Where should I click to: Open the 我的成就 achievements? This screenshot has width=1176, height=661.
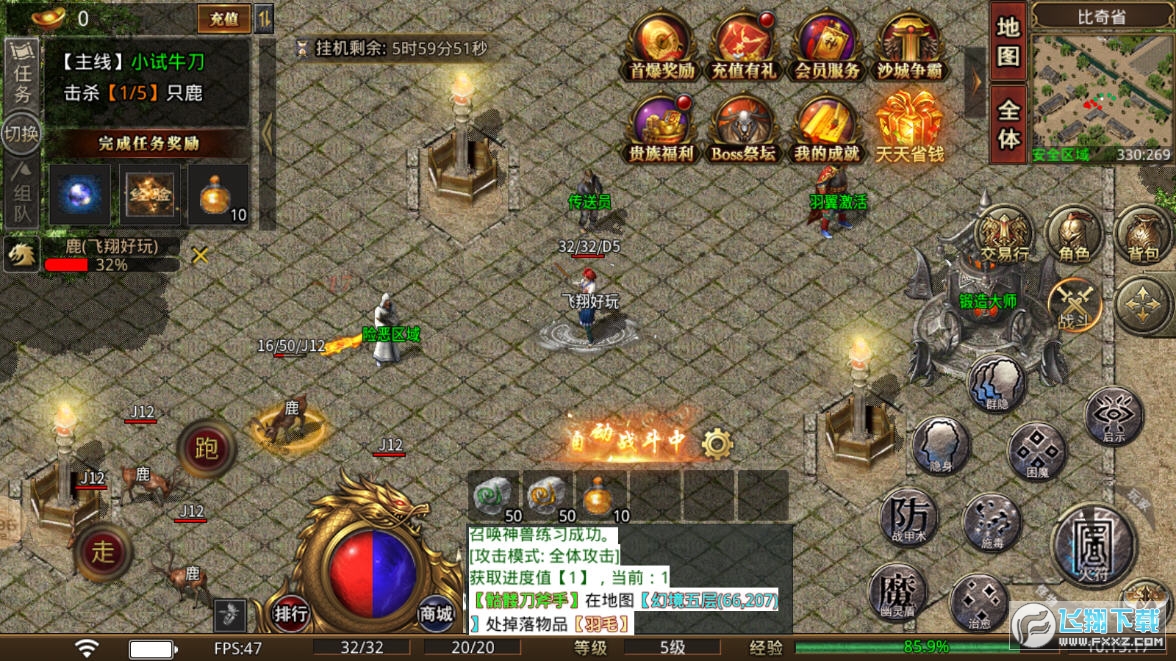pos(827,128)
